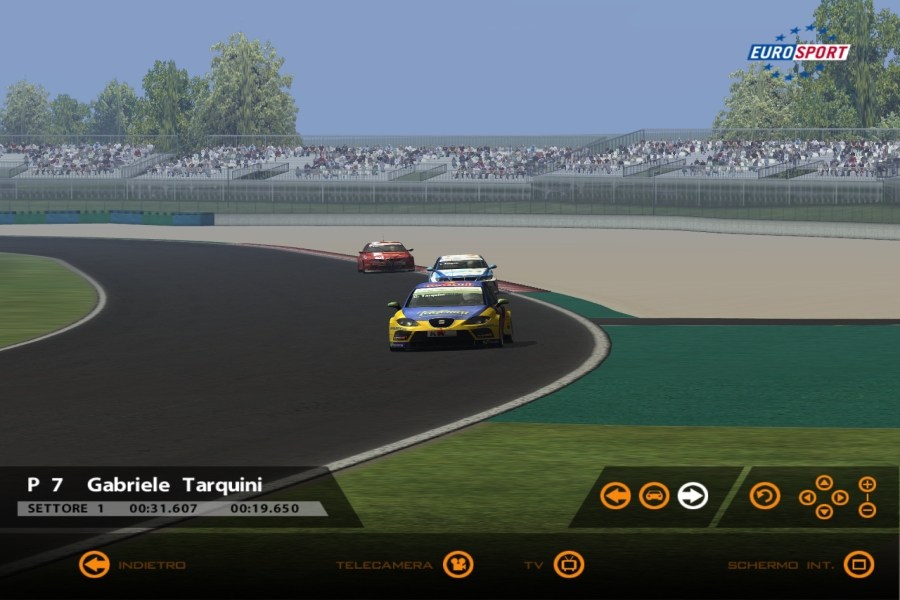Screen dimensions: 900x600
Task: Open the Telecamera camera options
Action: point(458,565)
